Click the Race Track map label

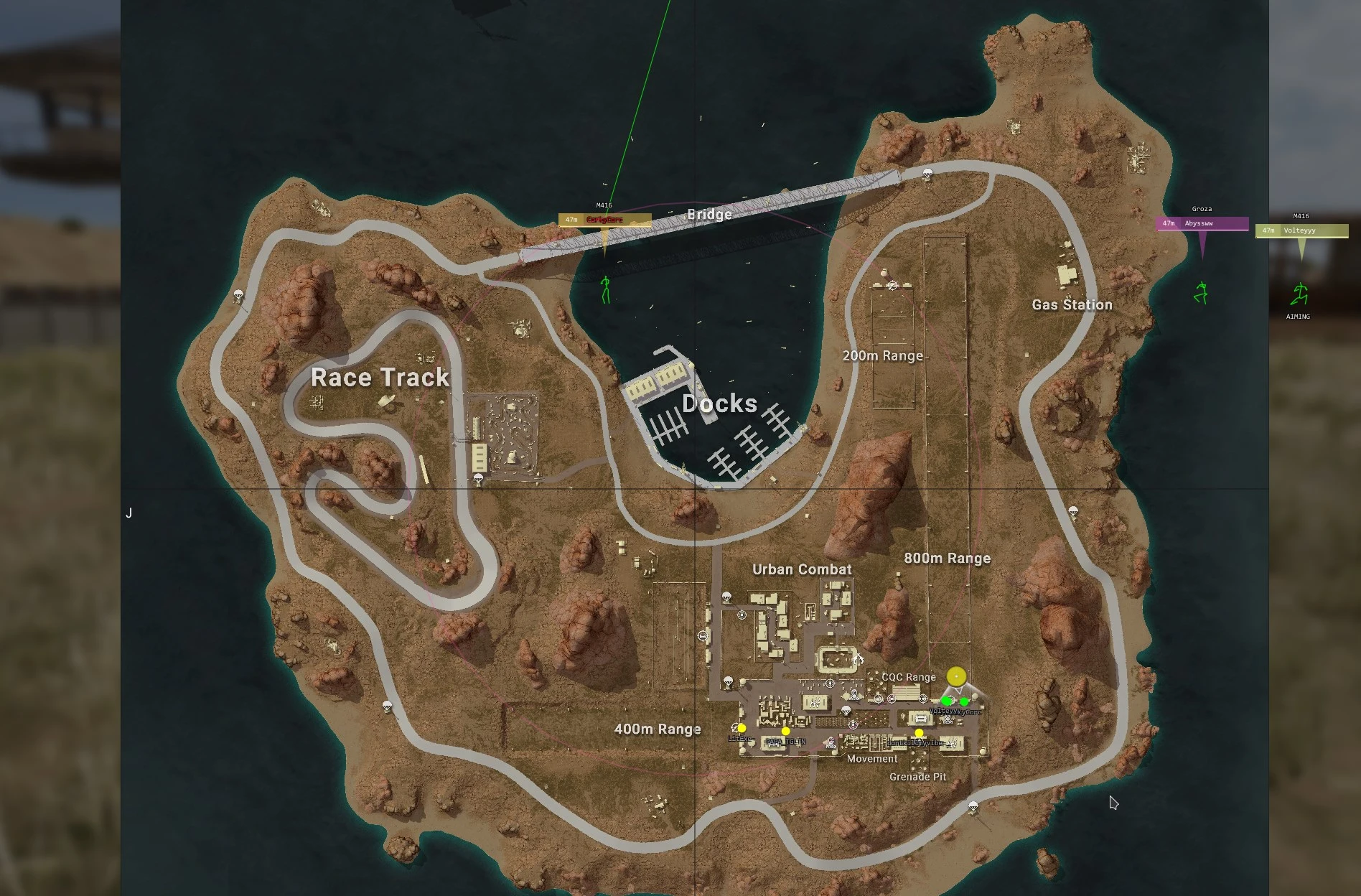point(380,378)
